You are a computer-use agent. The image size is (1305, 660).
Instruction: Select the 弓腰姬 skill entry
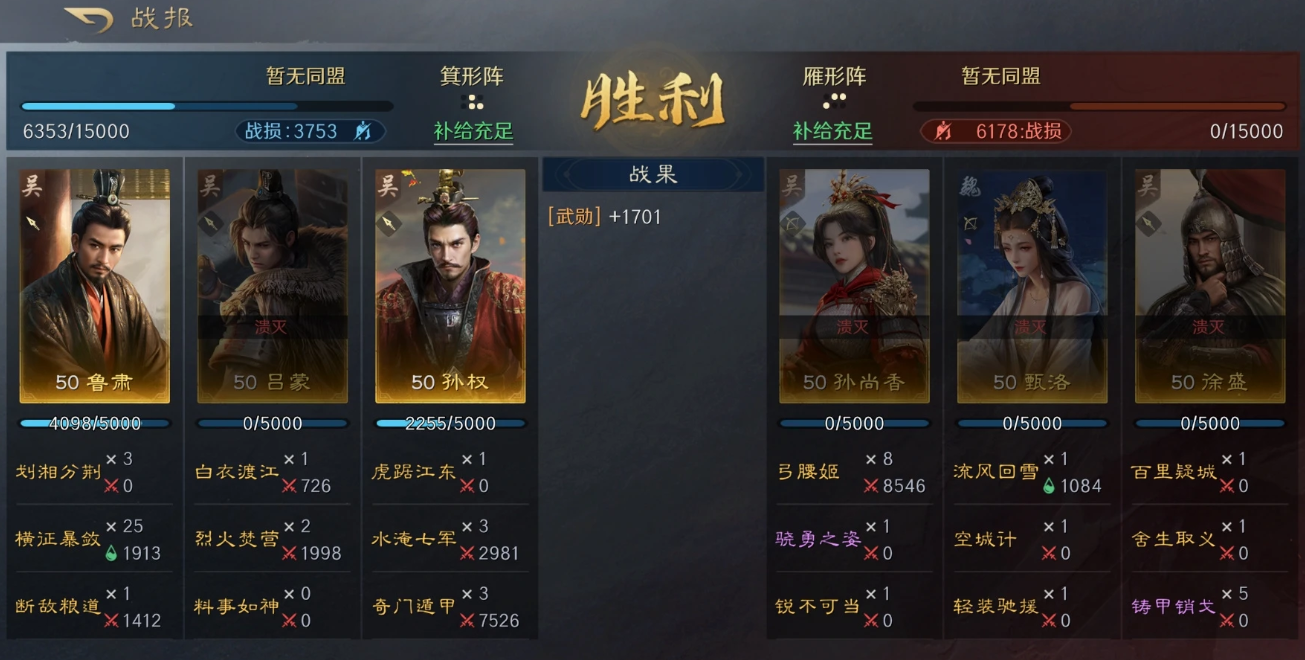click(808, 472)
